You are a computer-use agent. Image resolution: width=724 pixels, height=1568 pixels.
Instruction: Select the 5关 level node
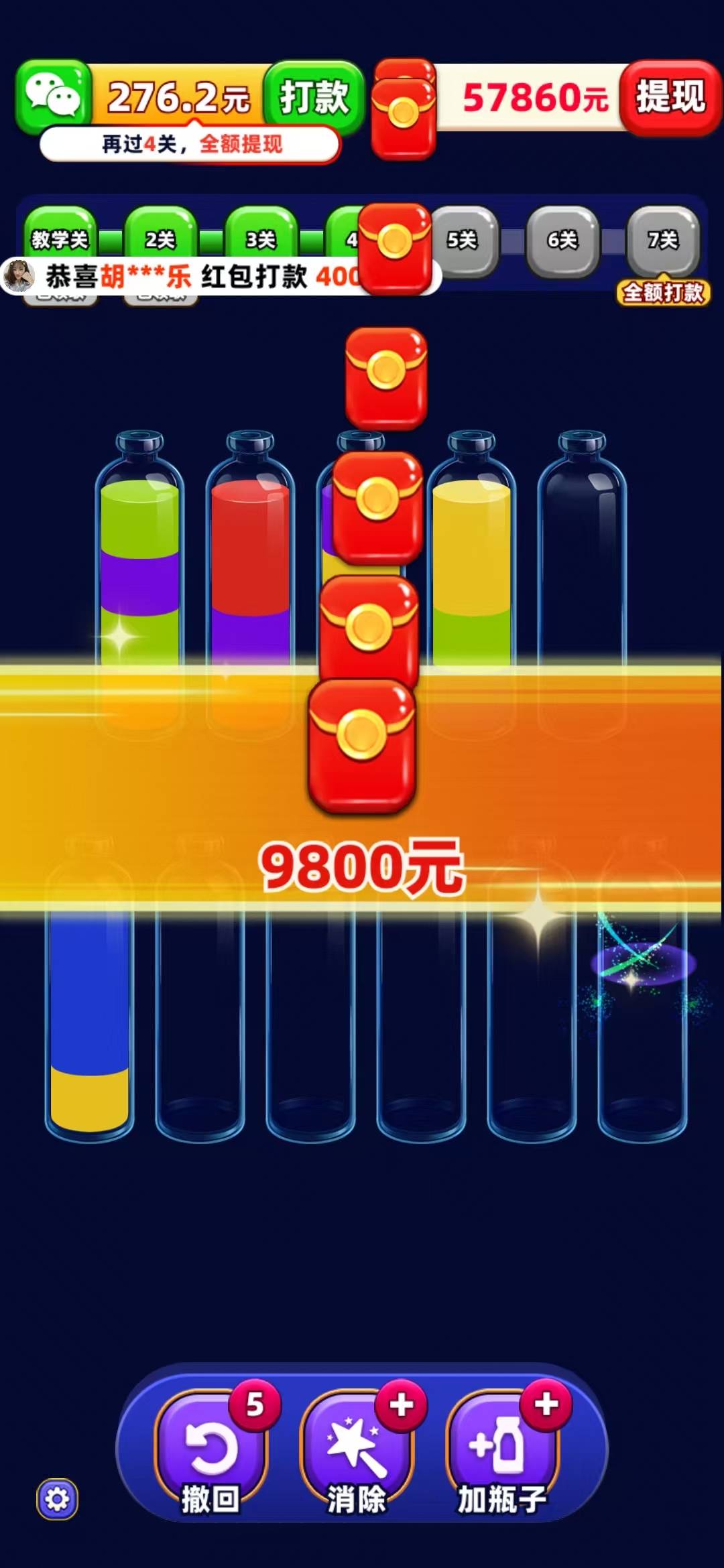(463, 240)
